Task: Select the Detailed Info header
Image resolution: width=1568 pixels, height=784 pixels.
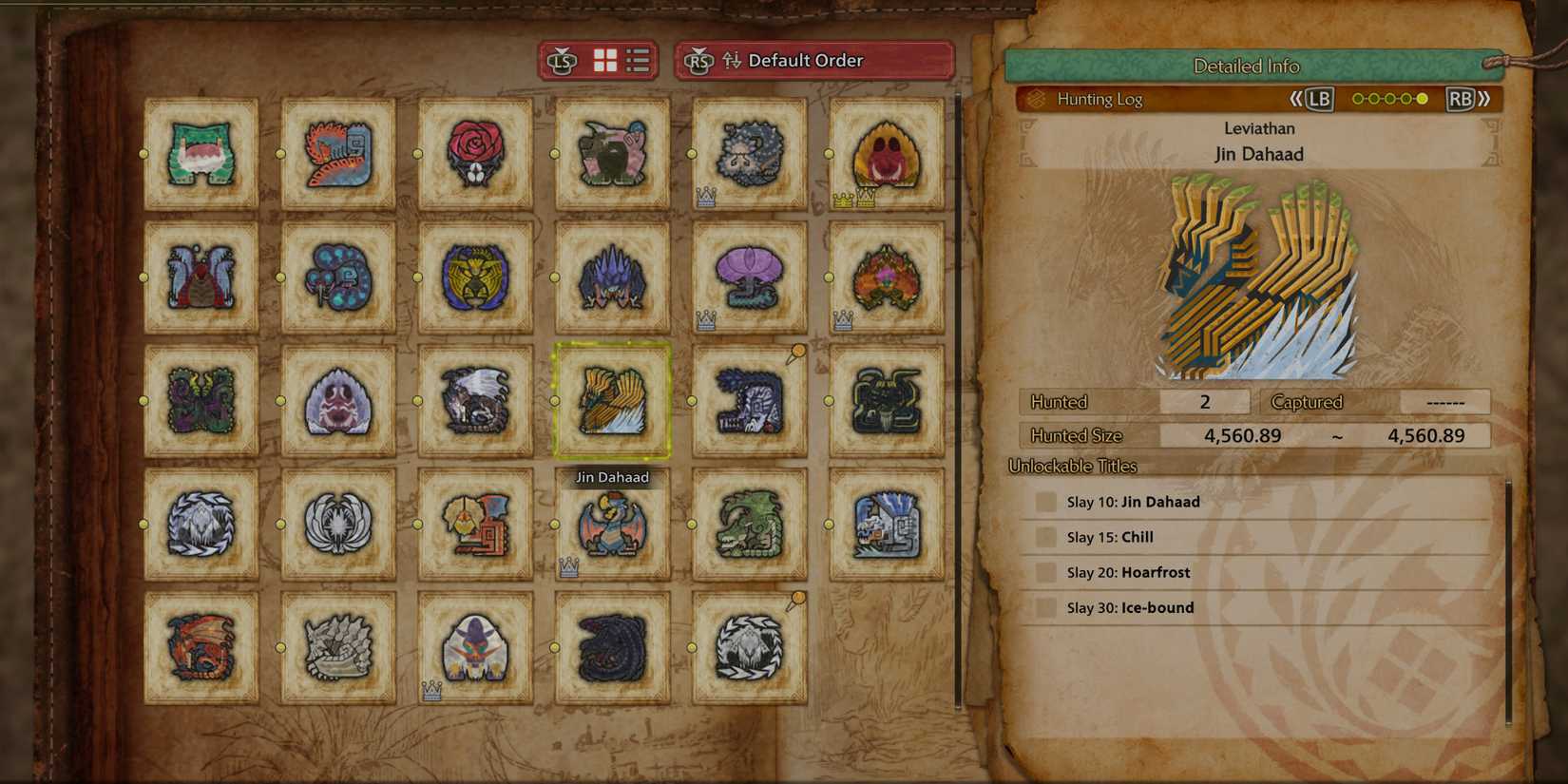Action: tap(1246, 66)
